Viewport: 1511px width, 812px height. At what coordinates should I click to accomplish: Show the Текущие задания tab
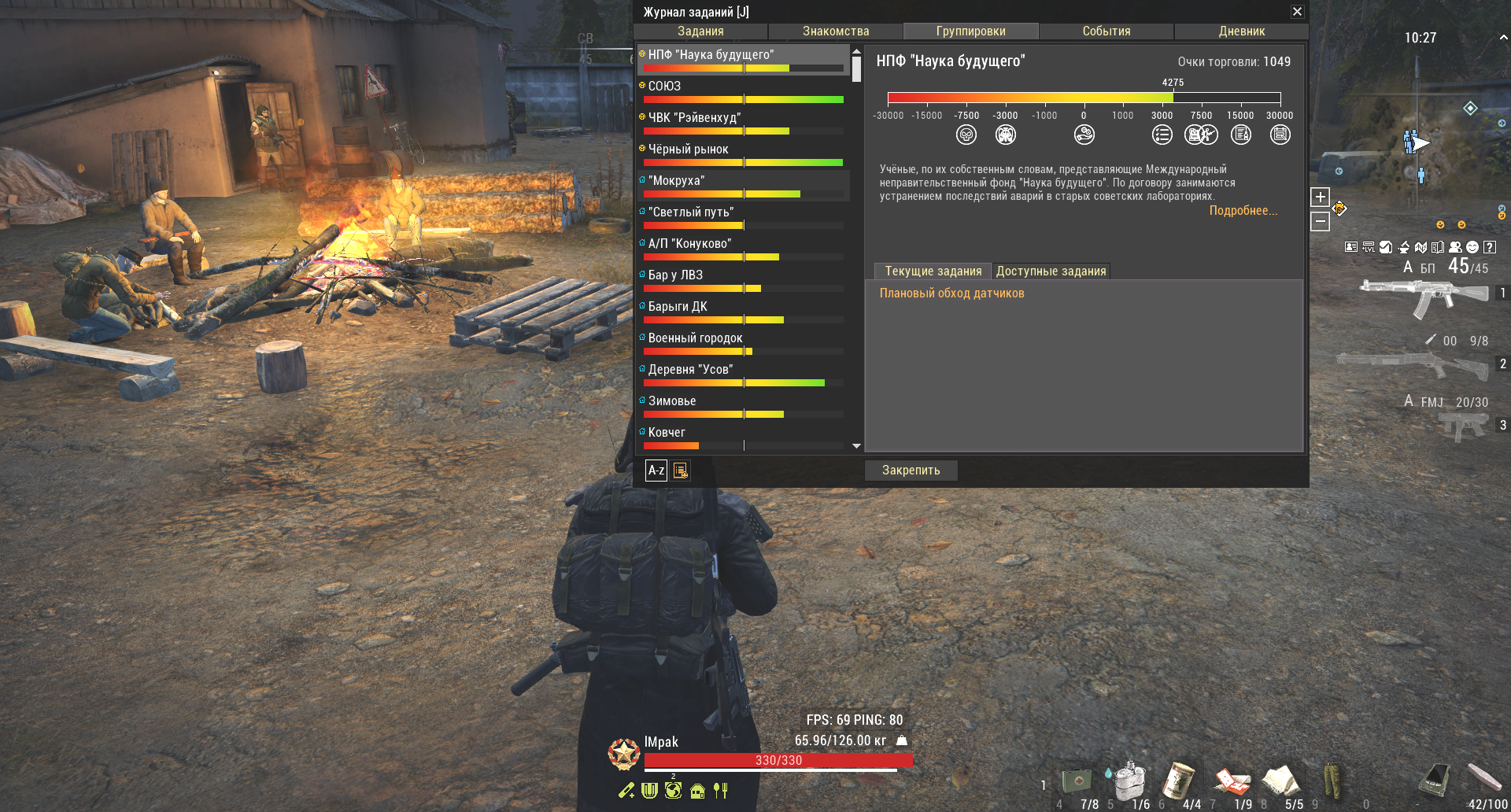tap(933, 271)
